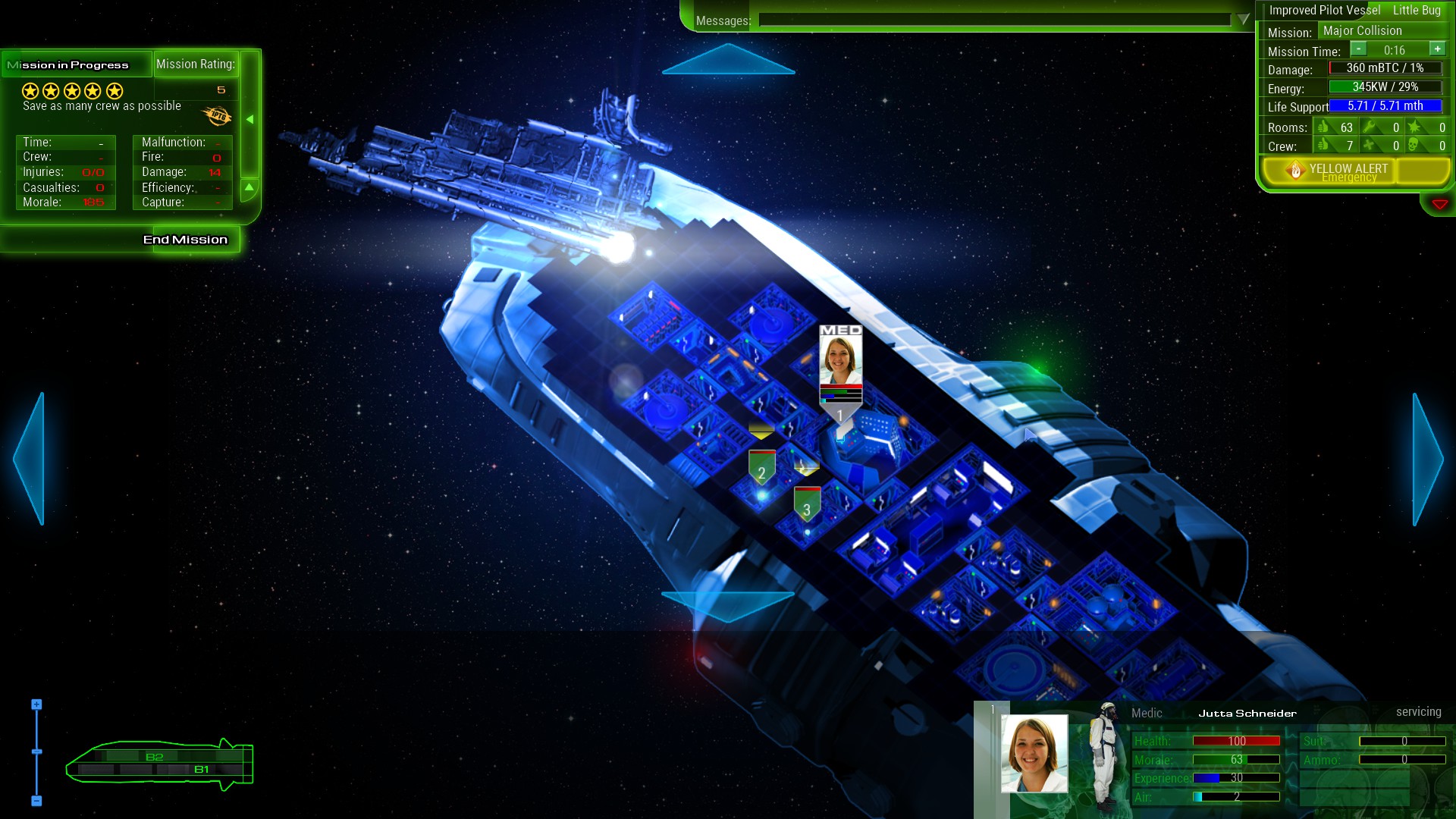Switch to the Little Bug tab
1456x819 pixels.
point(1418,10)
